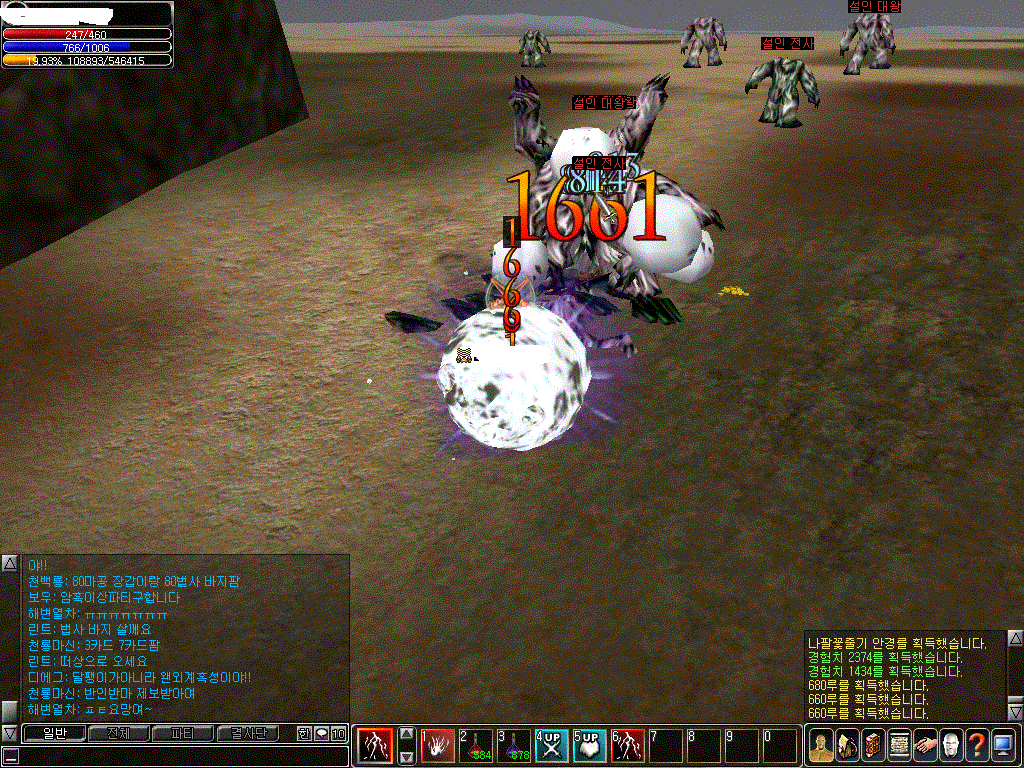Use hotbar slot 1 white burst skill
The image size is (1024, 768).
[x=438, y=746]
